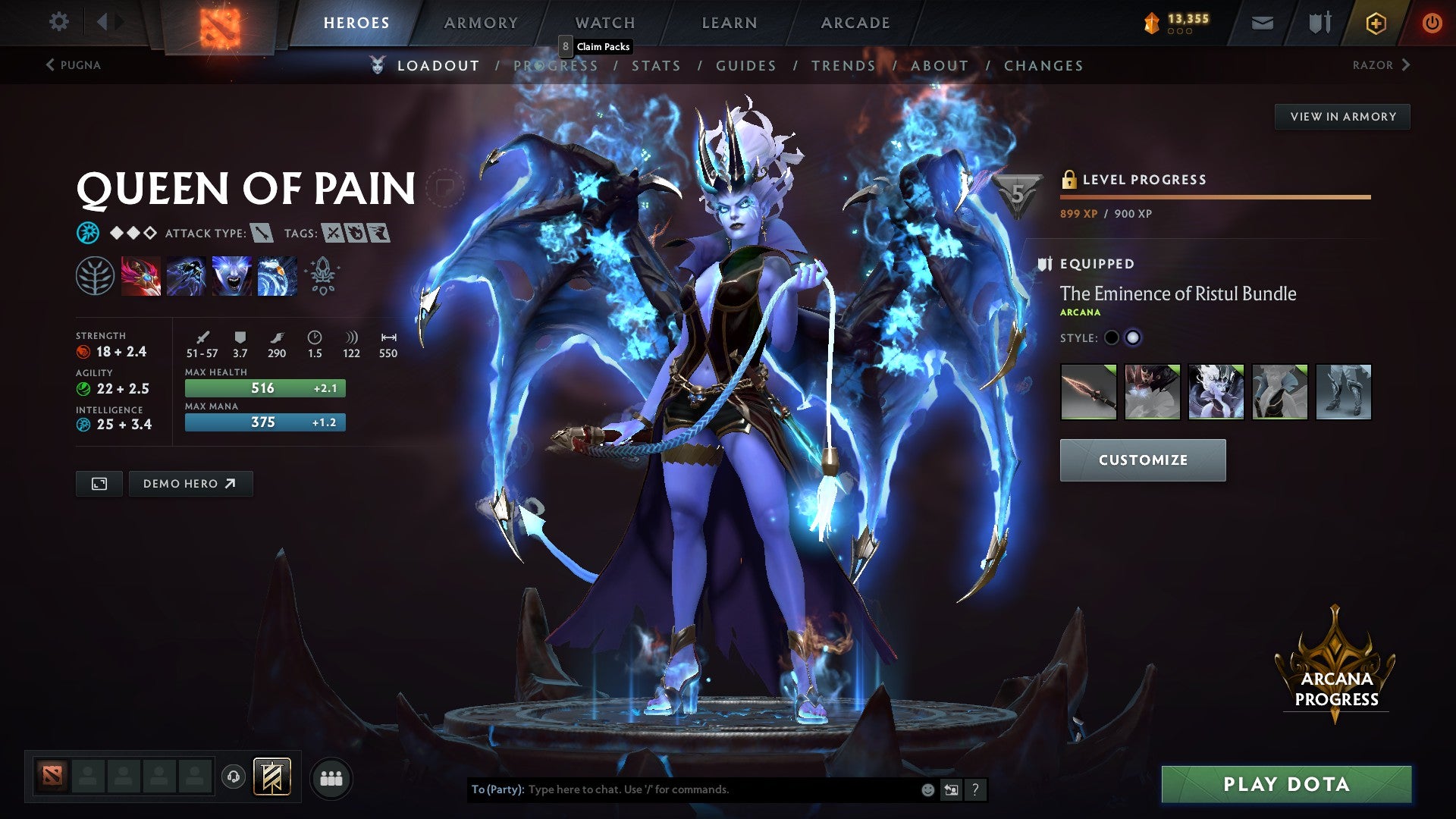This screenshot has height=819, width=1456.
Task: Show the hero Stats section
Action: 656,66
